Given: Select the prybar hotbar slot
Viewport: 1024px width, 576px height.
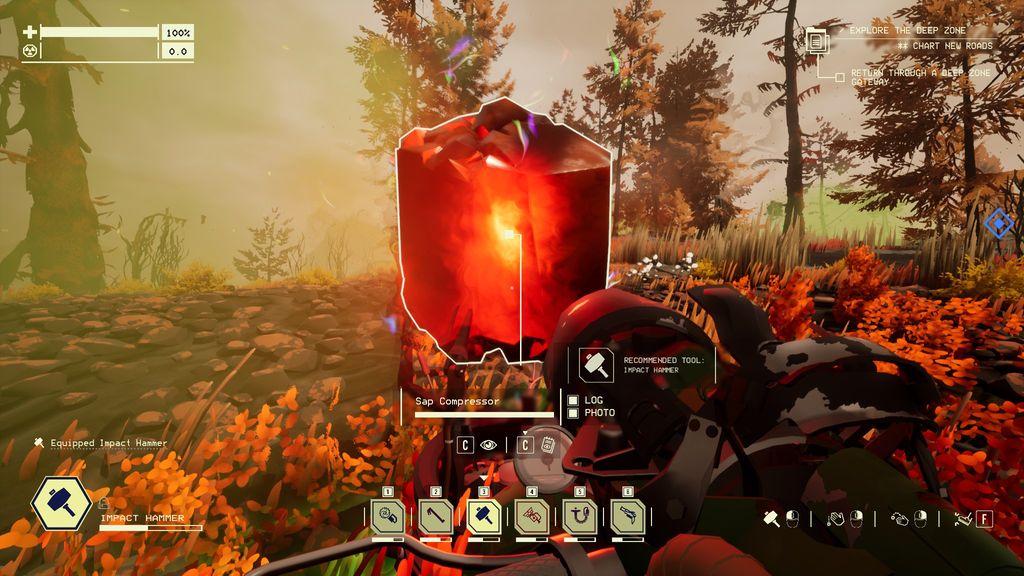Looking at the screenshot, I should 435,516.
